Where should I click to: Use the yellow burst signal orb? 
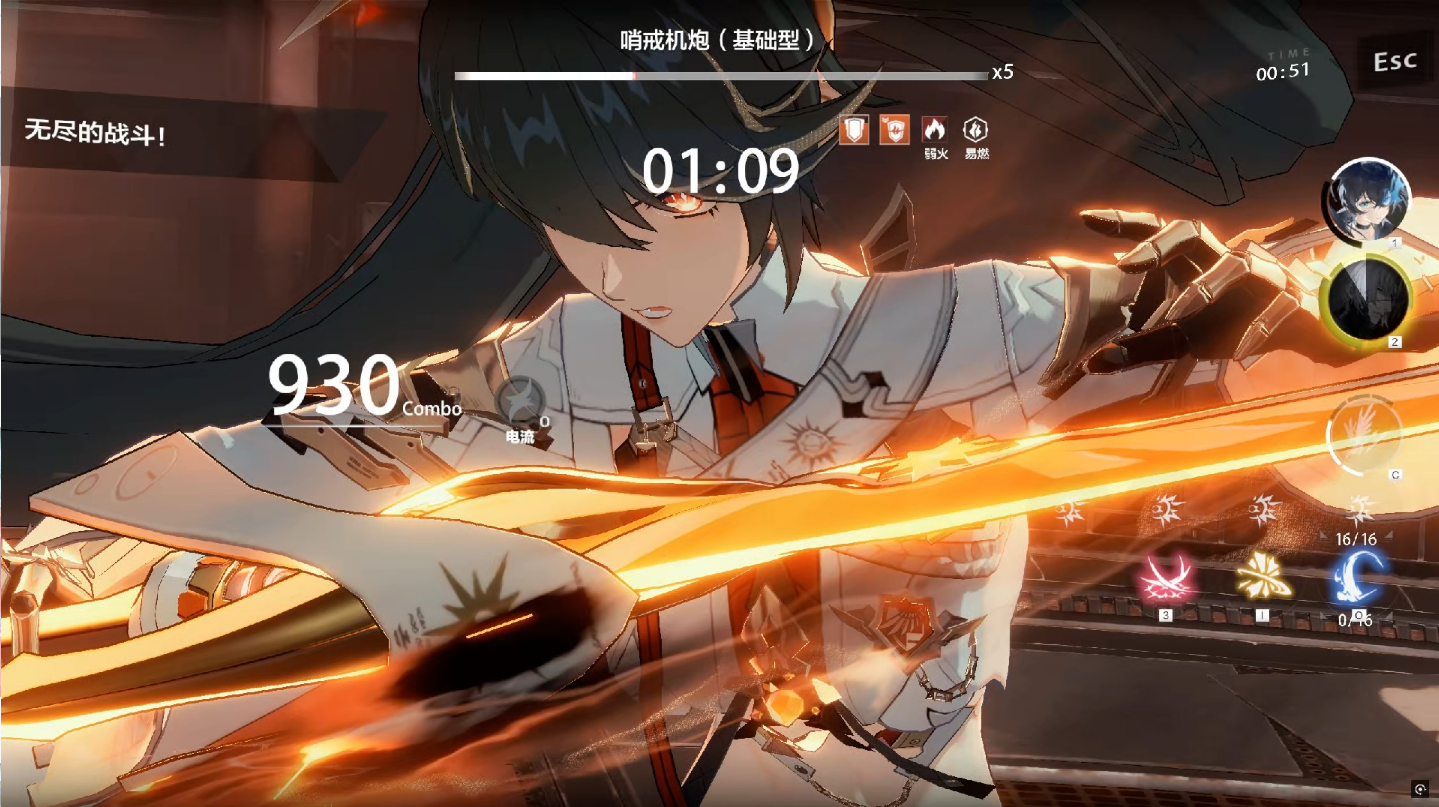[1262, 579]
